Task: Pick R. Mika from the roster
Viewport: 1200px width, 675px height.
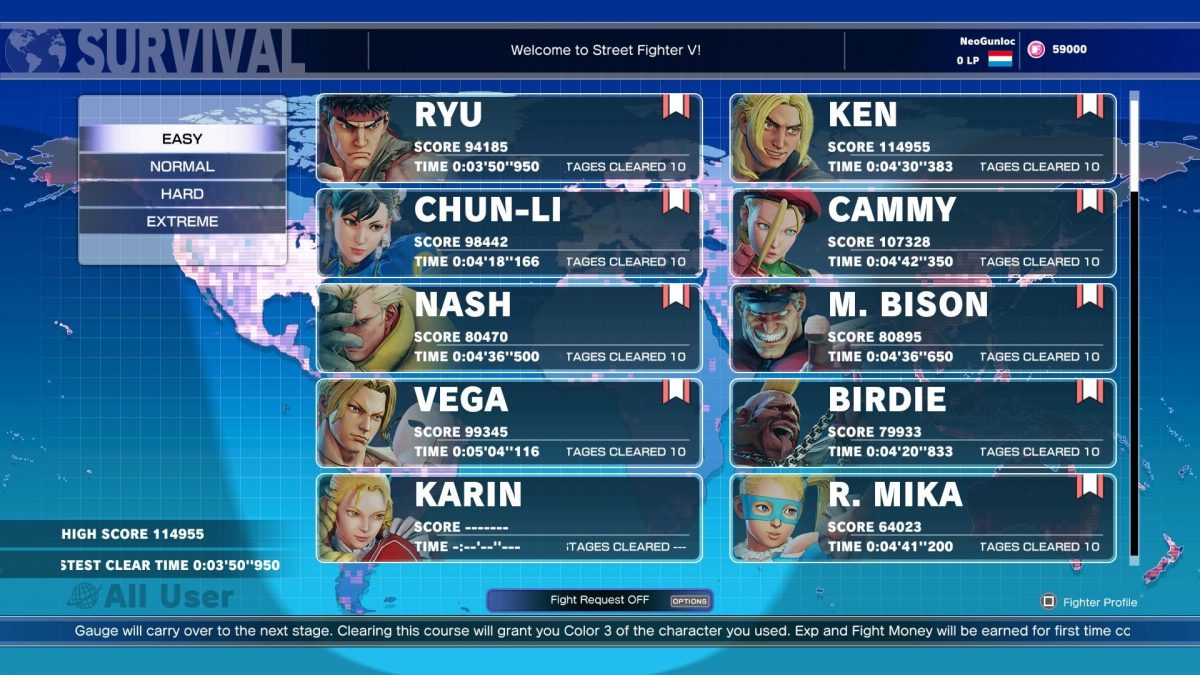Action: [x=922, y=518]
